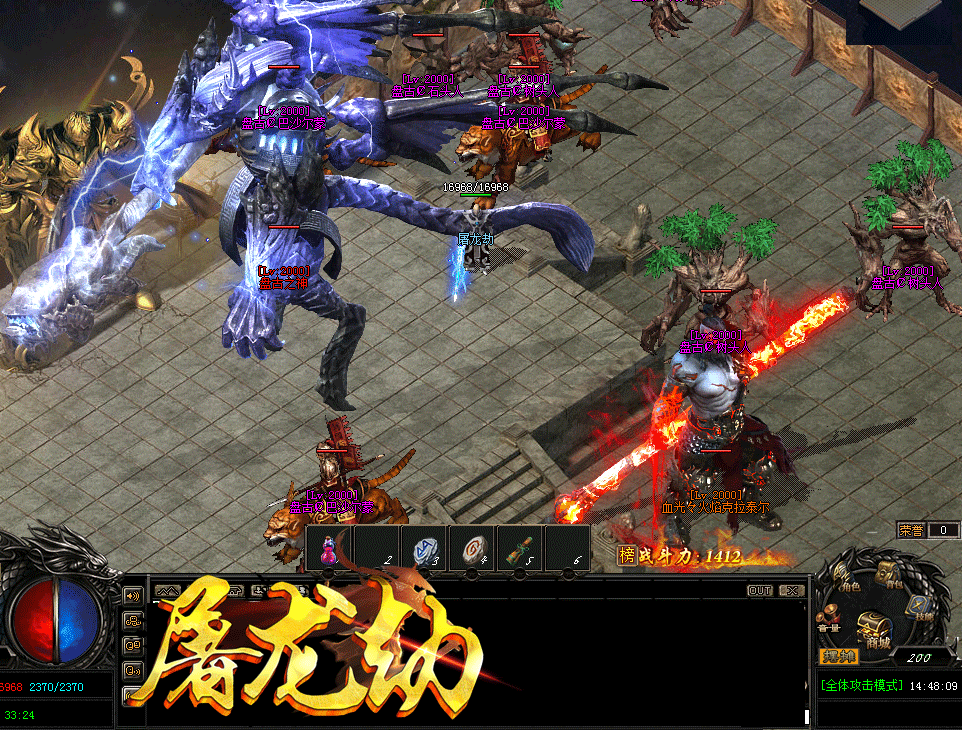Viewport: 962px width, 730px height.
Task: Open the 音量 volume settings
Action: point(829,619)
